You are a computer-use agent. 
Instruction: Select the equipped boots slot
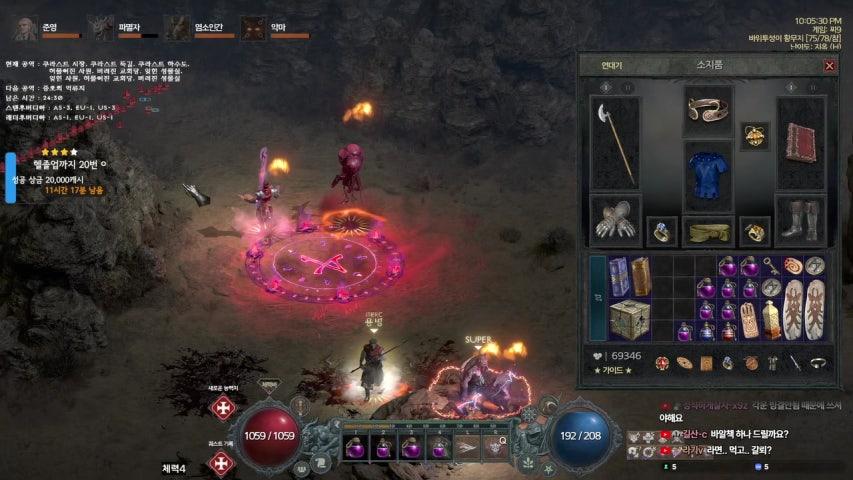(x=803, y=218)
